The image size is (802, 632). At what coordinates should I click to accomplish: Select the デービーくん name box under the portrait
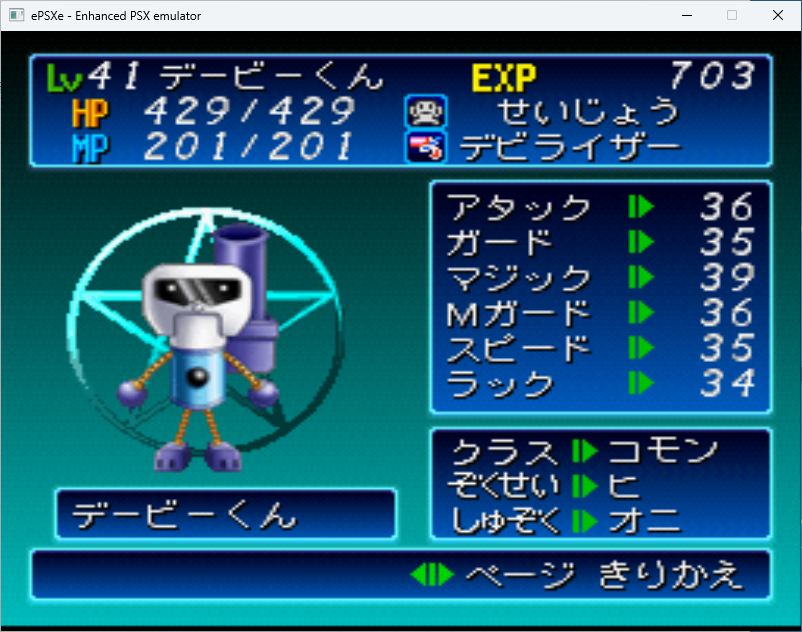(x=225, y=515)
